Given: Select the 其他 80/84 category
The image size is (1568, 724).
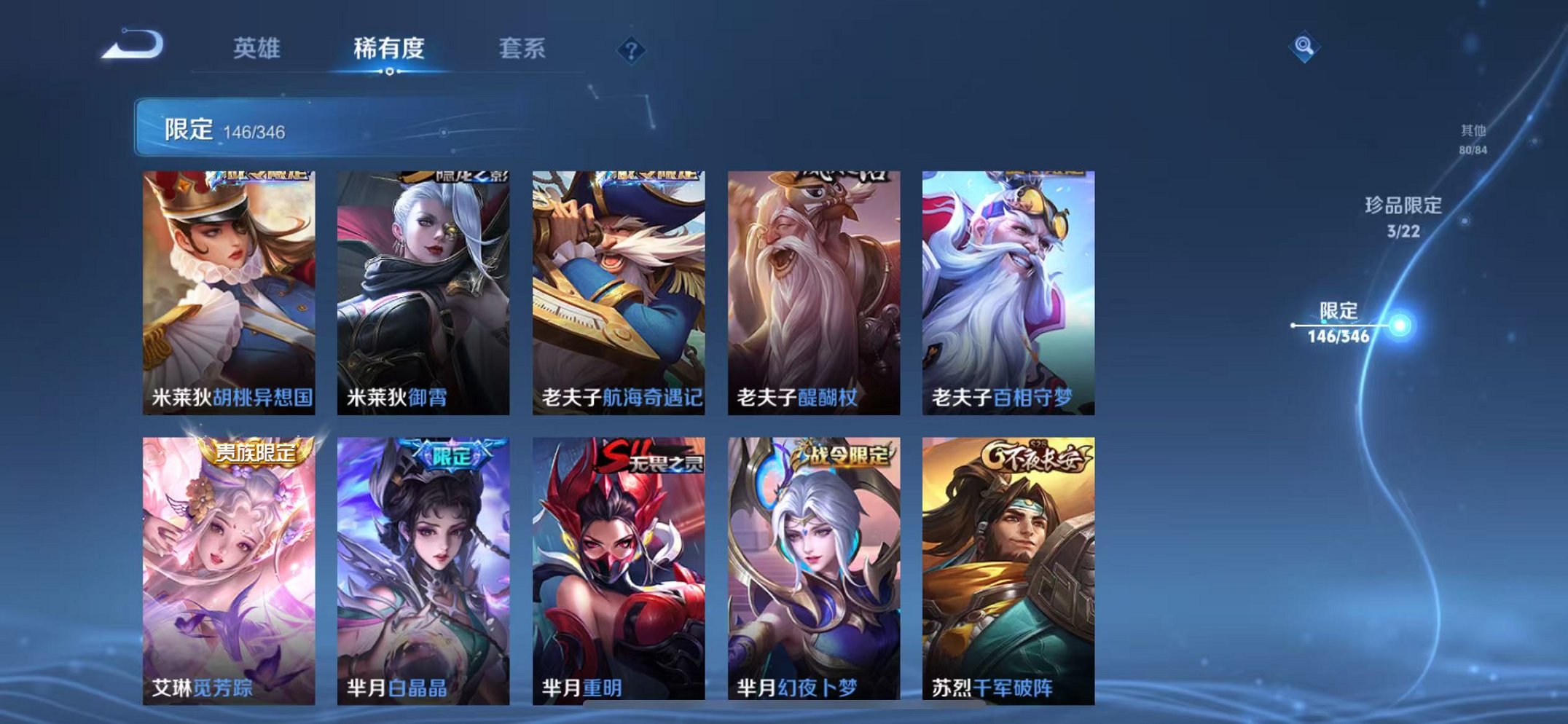Looking at the screenshot, I should tap(1473, 138).
